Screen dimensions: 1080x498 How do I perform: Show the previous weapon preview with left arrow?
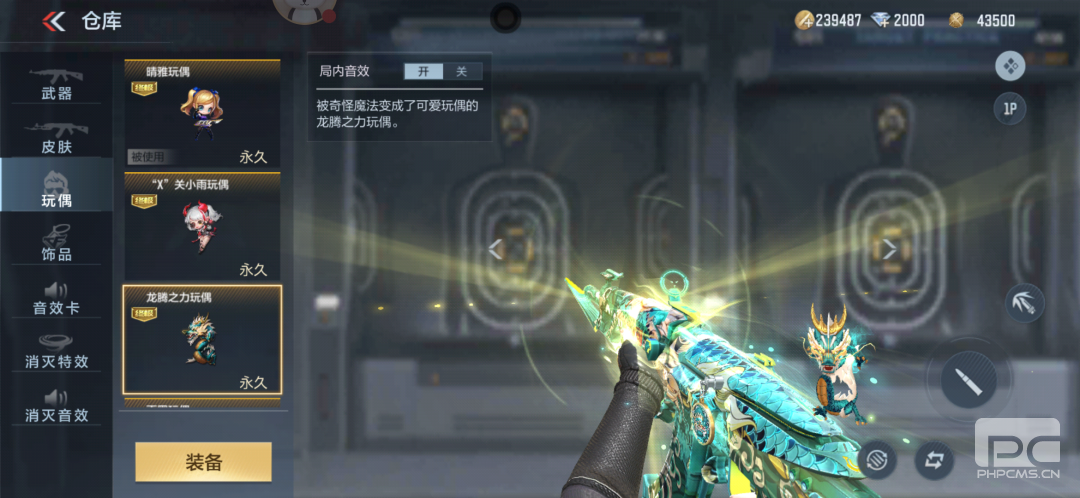(495, 249)
